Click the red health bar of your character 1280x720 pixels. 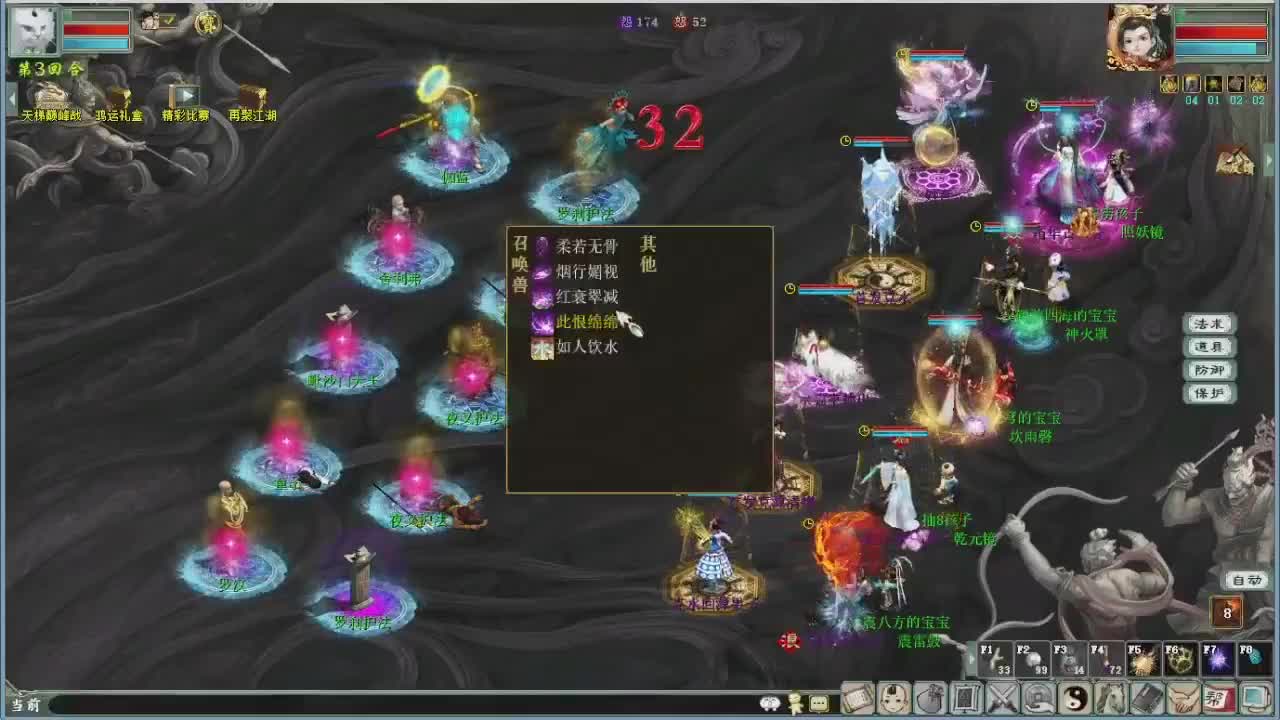tap(95, 28)
